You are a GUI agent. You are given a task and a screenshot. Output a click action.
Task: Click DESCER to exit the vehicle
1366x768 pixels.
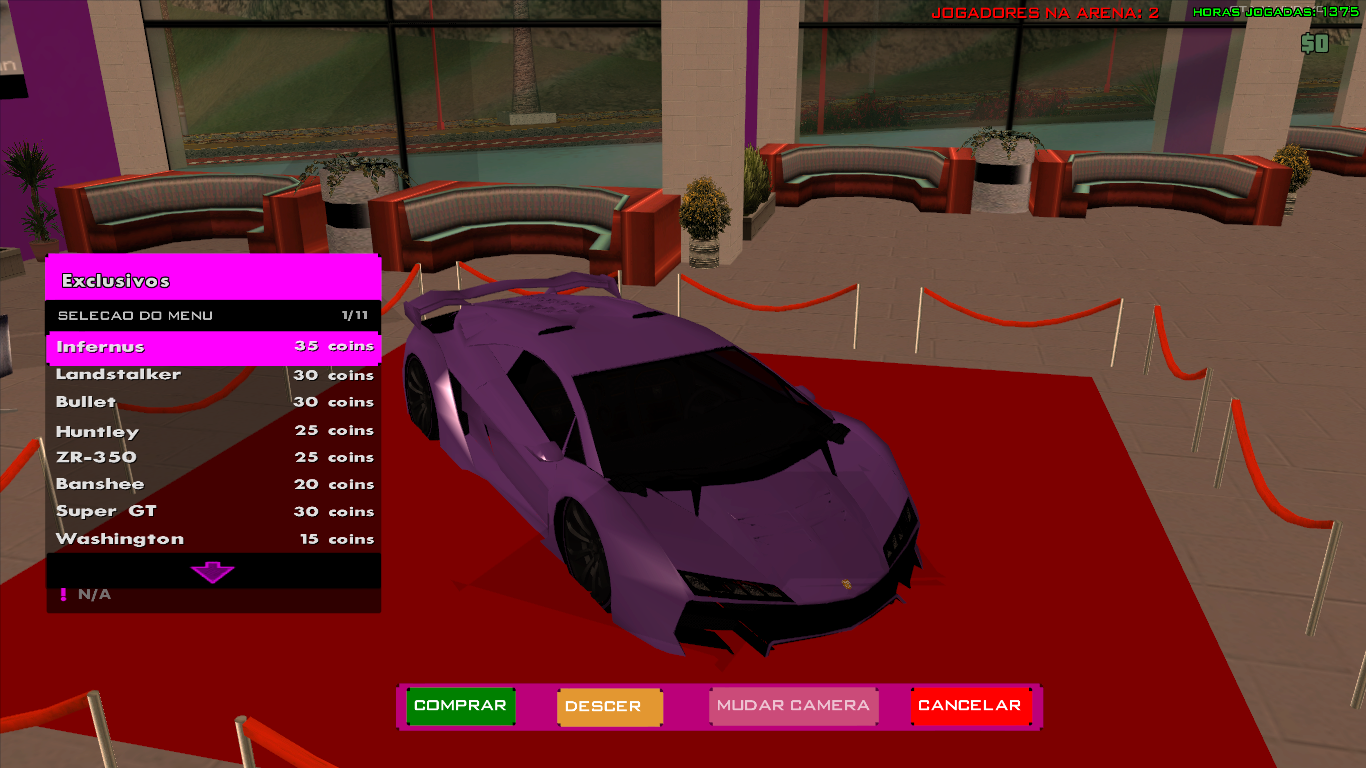point(609,706)
